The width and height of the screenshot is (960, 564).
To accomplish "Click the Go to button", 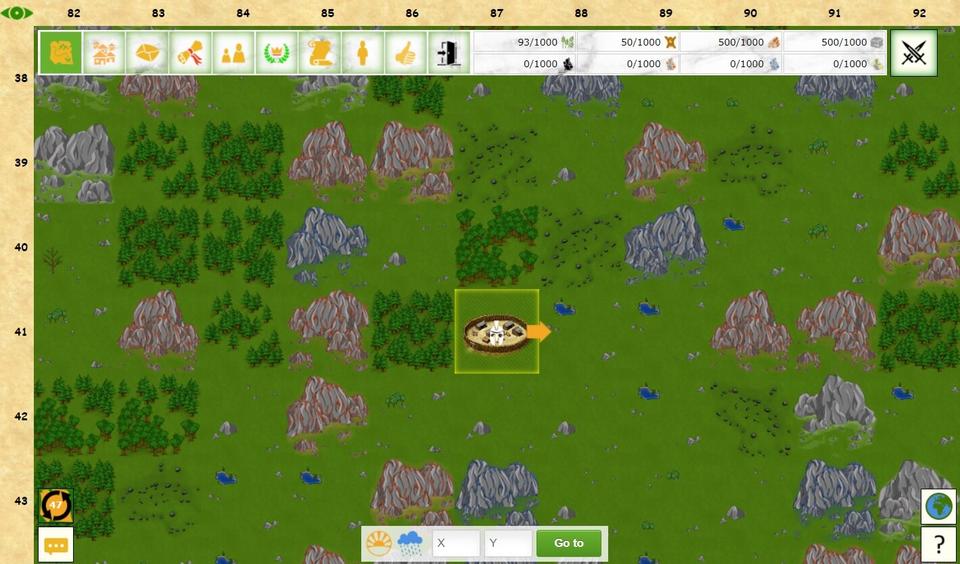I will 568,543.
